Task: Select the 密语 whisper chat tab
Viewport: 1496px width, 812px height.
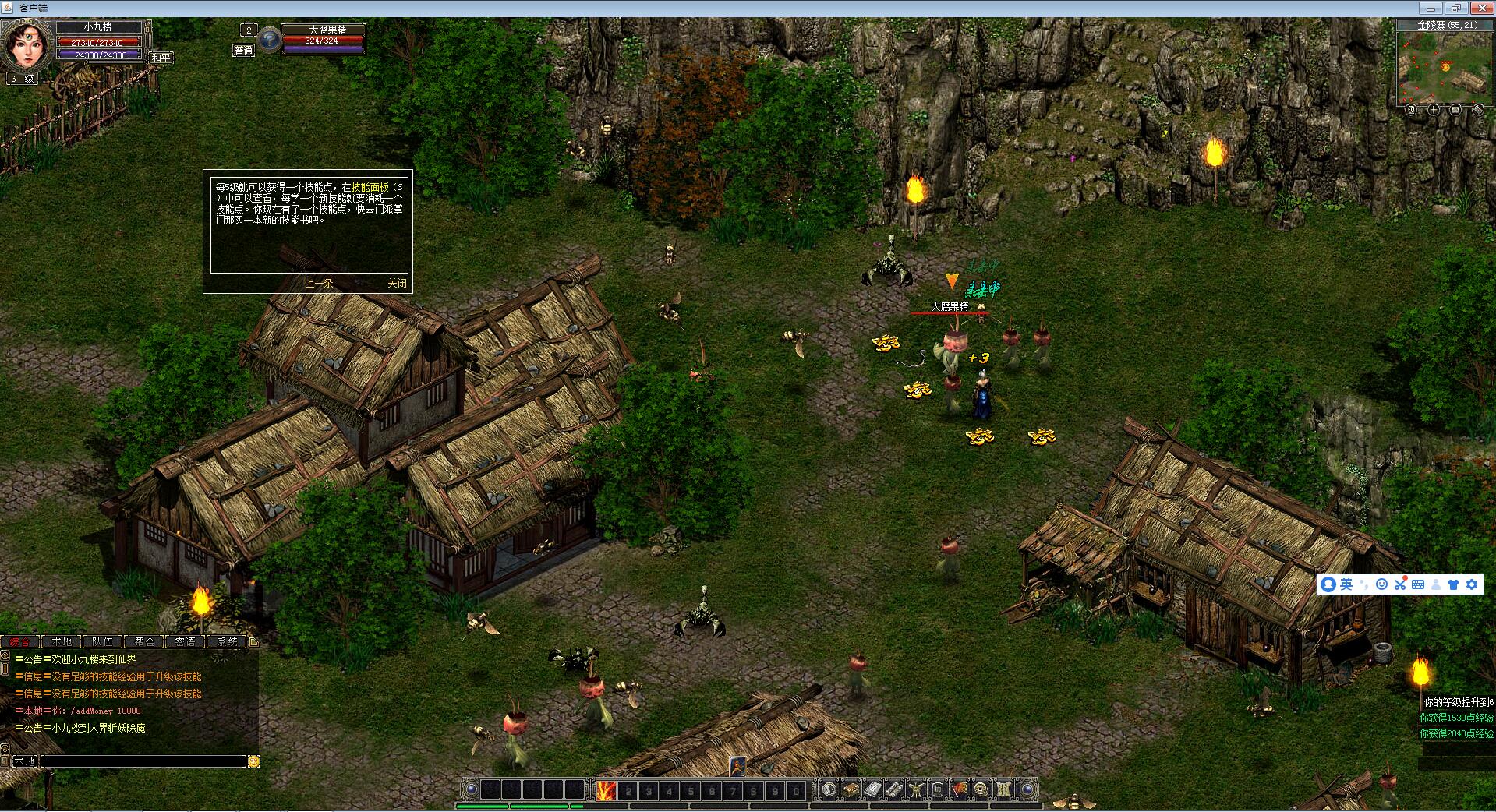Action: click(x=186, y=641)
